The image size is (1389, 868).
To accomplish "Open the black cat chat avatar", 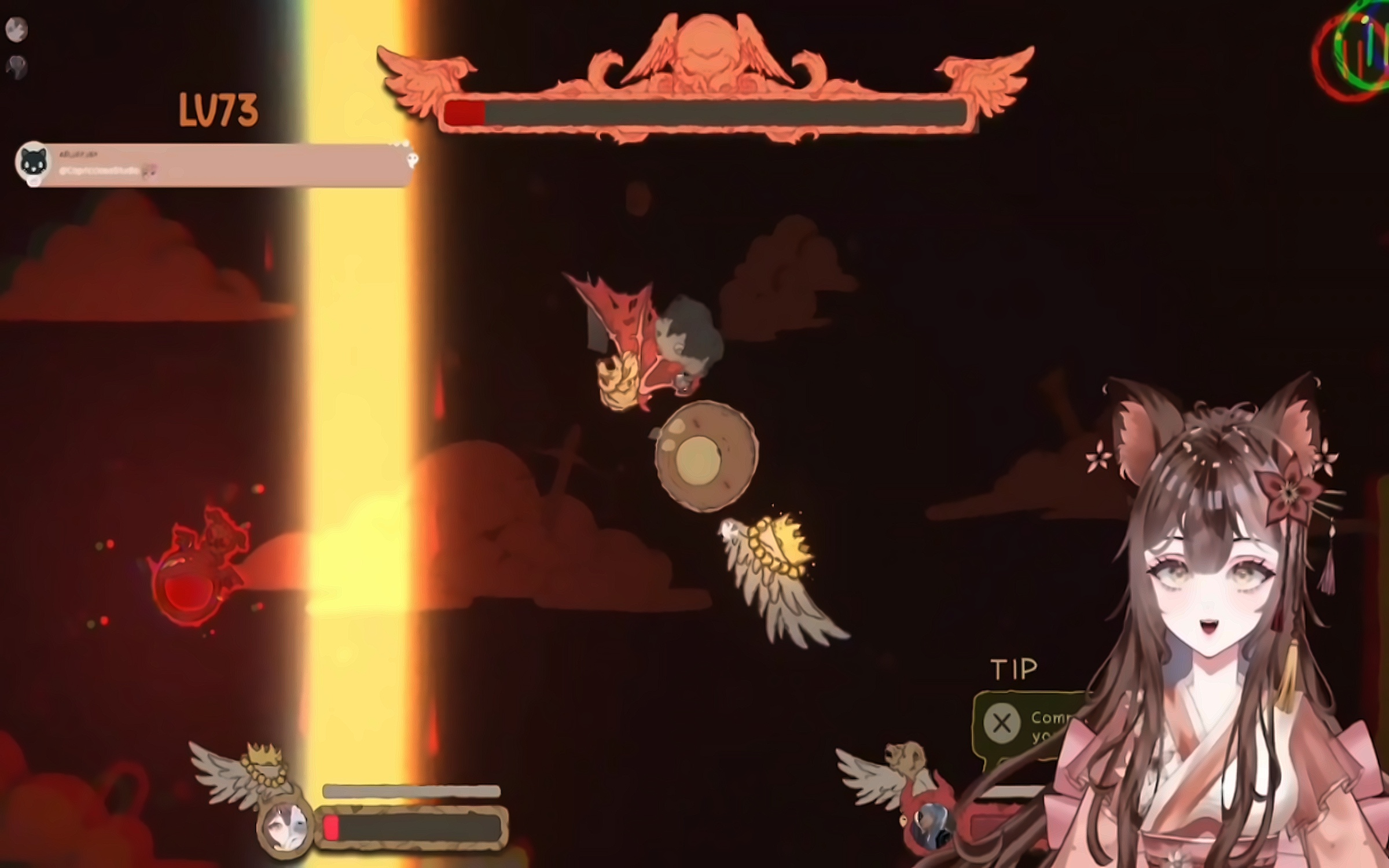I will 33,163.
